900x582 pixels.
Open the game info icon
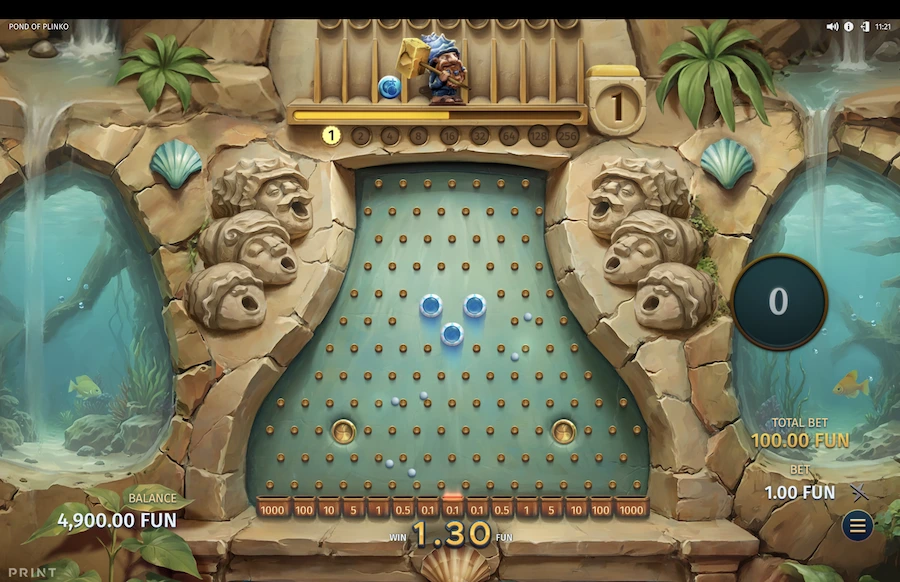coord(849,27)
